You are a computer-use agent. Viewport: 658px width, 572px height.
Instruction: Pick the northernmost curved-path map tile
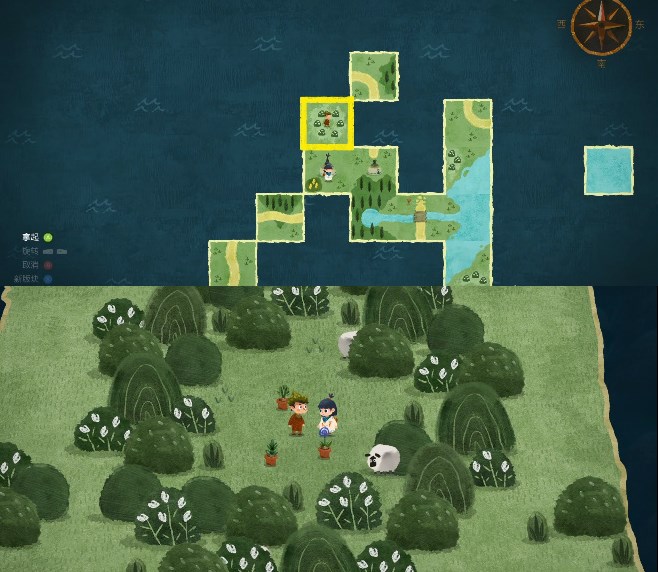click(374, 76)
